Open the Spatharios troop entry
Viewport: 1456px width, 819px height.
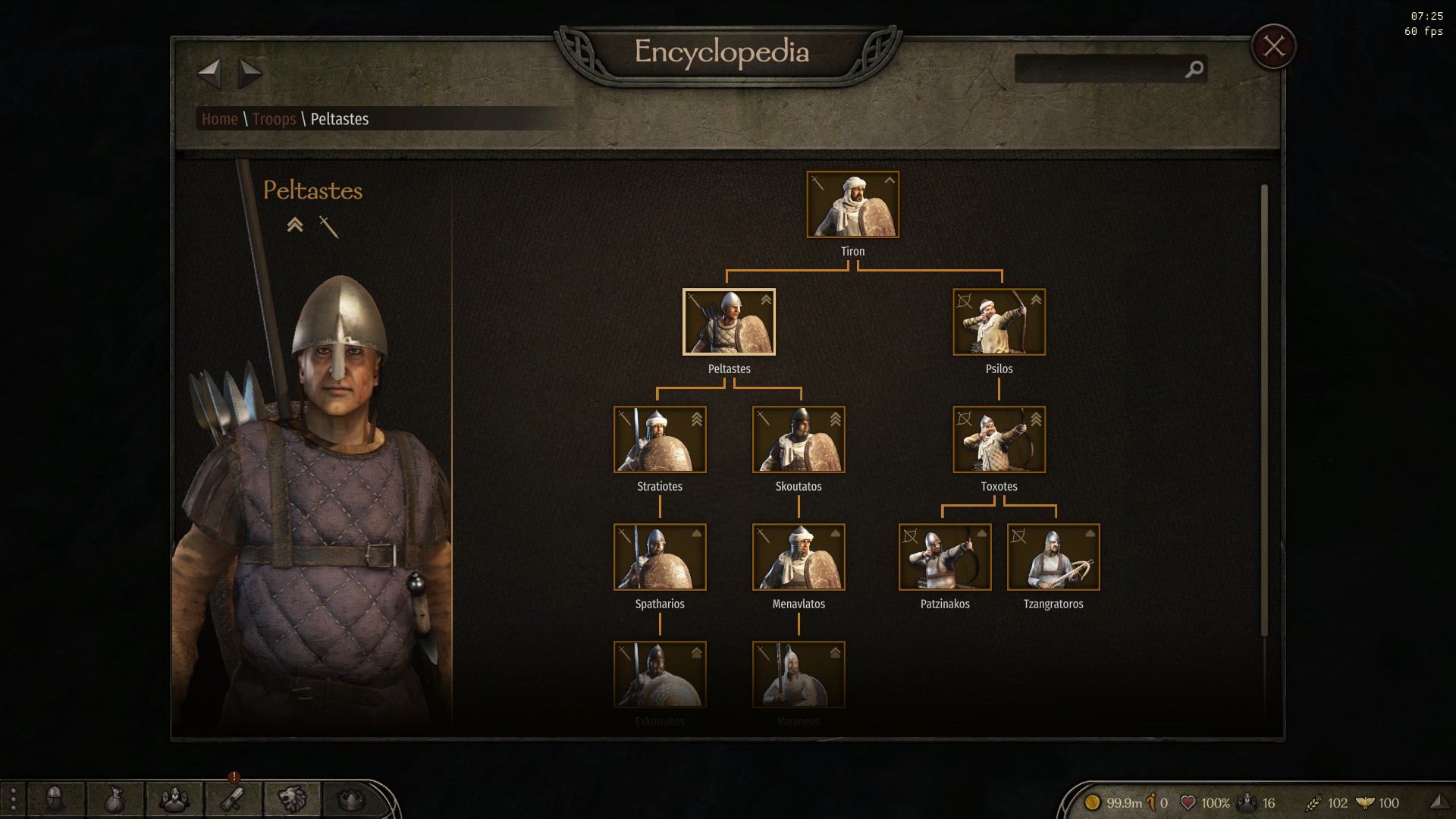click(x=660, y=557)
